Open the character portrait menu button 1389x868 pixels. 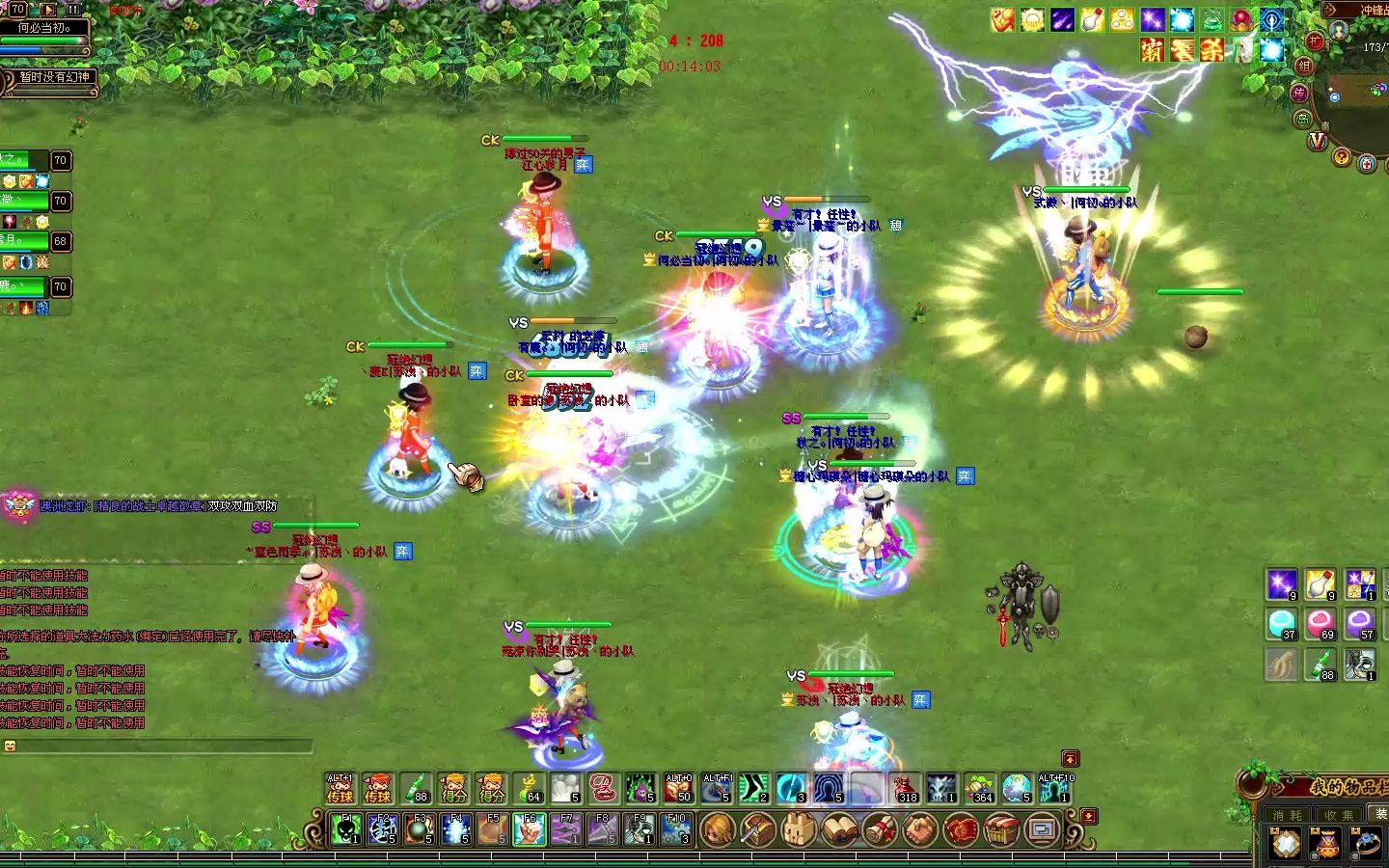tap(717, 828)
